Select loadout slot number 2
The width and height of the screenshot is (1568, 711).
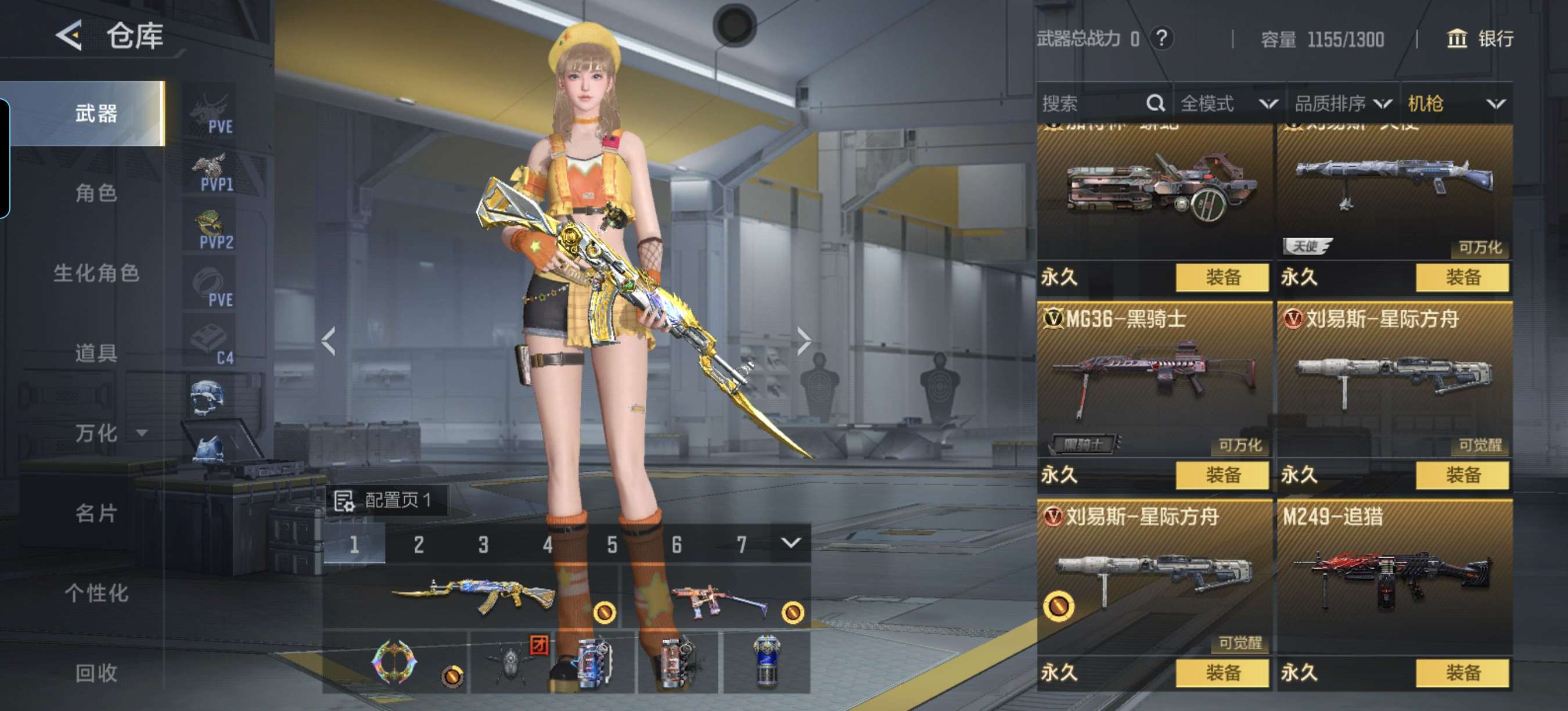(x=418, y=544)
